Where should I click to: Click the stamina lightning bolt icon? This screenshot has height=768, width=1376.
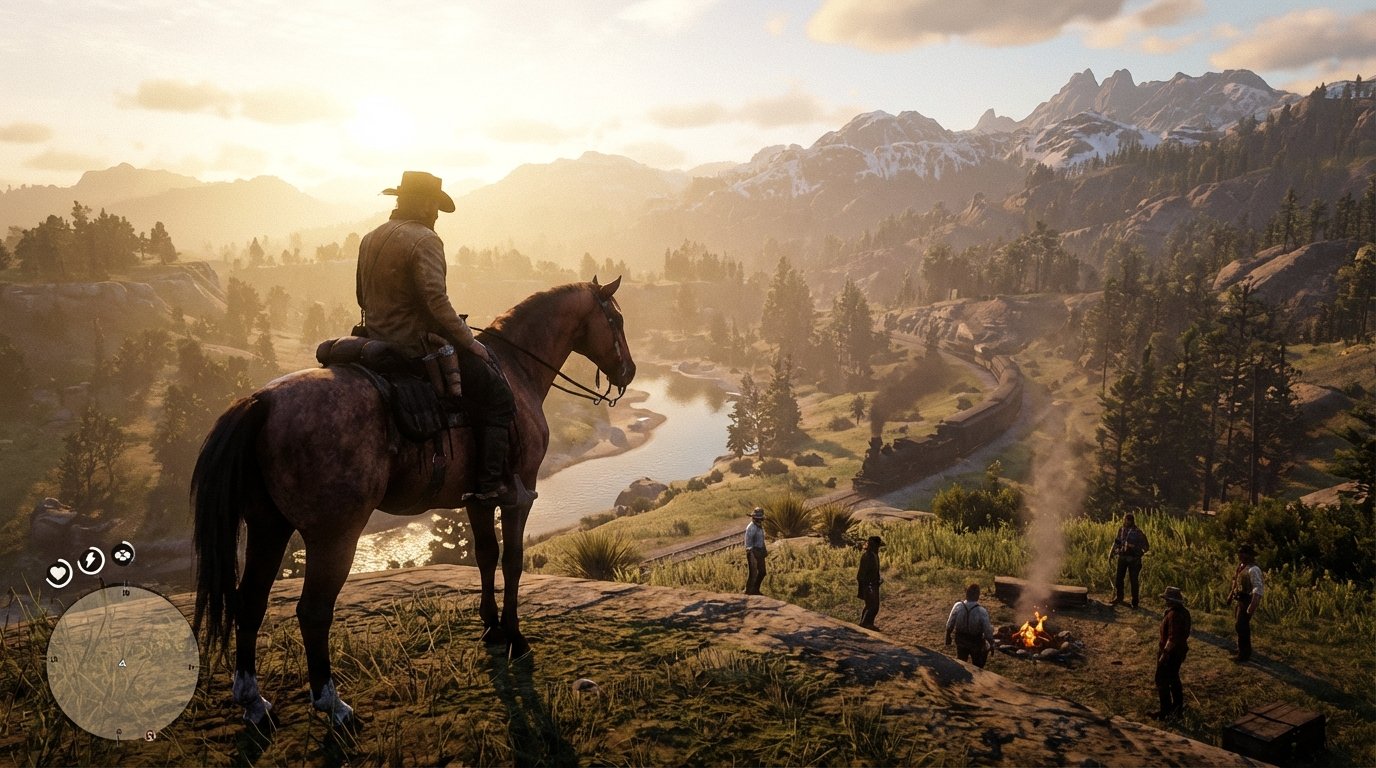(89, 559)
